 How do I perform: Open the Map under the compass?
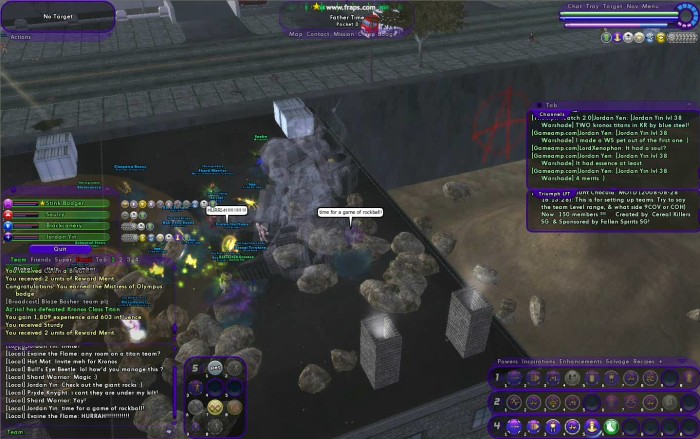click(296, 33)
